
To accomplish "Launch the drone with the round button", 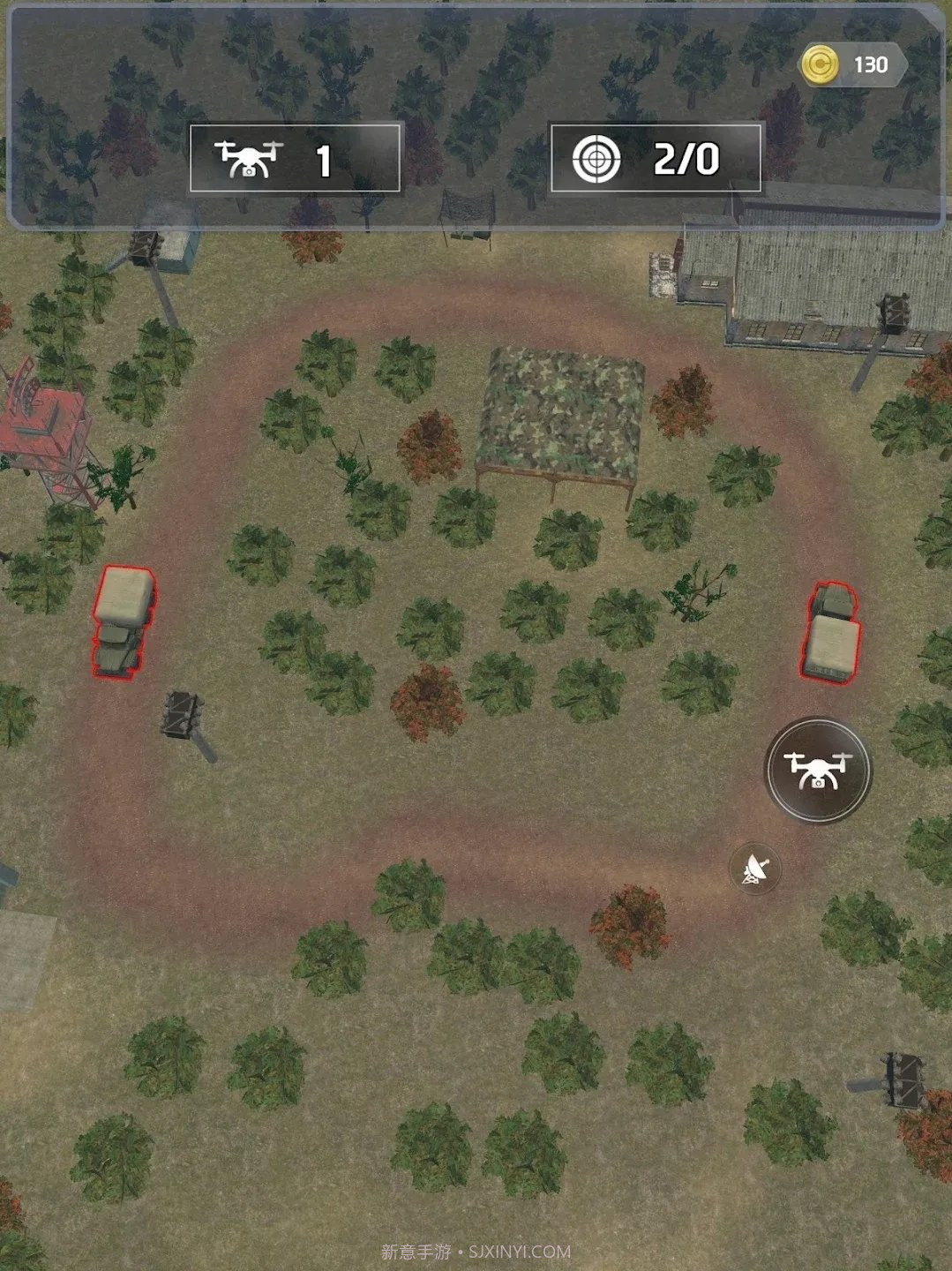I will [817, 770].
